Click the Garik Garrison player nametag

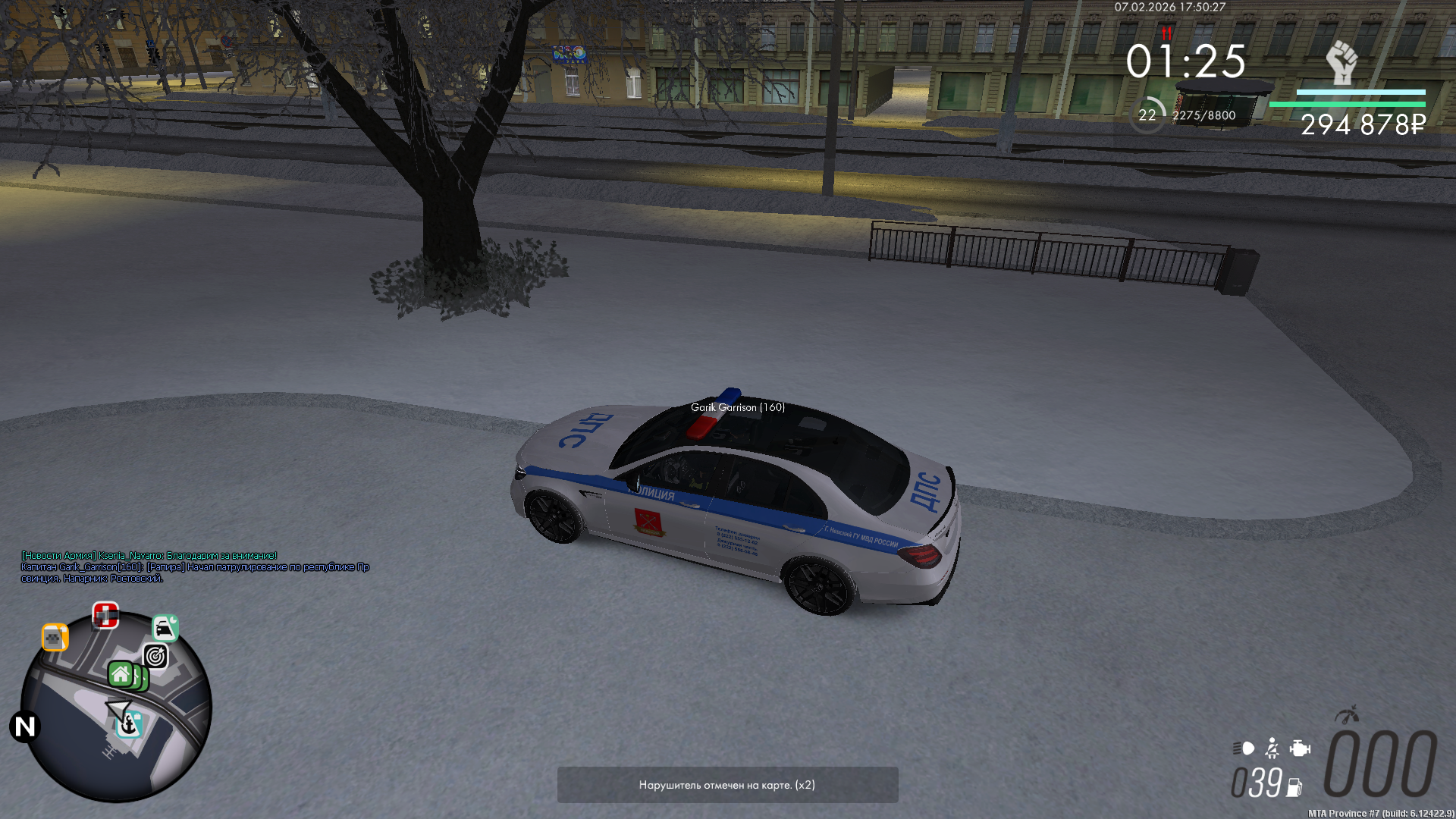[737, 407]
